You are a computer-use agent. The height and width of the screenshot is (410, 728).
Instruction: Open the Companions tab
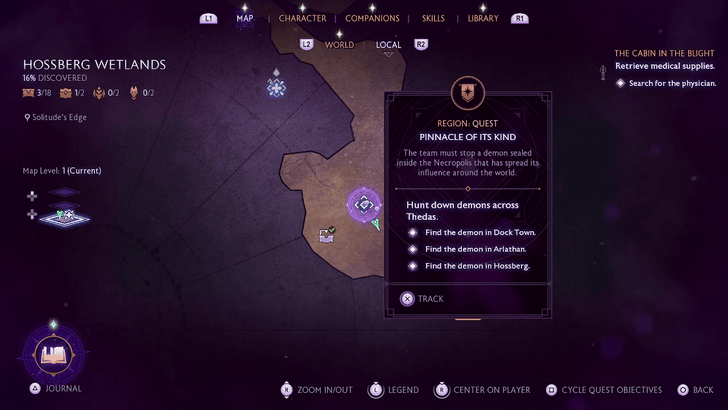point(372,18)
